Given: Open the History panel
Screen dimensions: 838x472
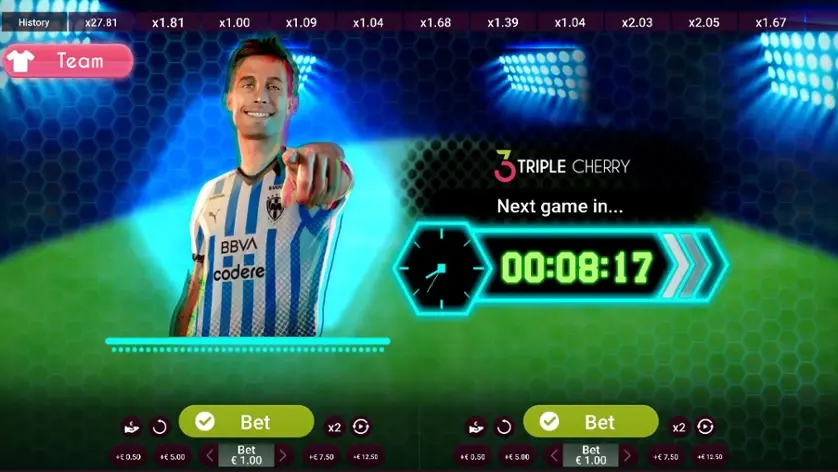Looking at the screenshot, I should 34,22.
